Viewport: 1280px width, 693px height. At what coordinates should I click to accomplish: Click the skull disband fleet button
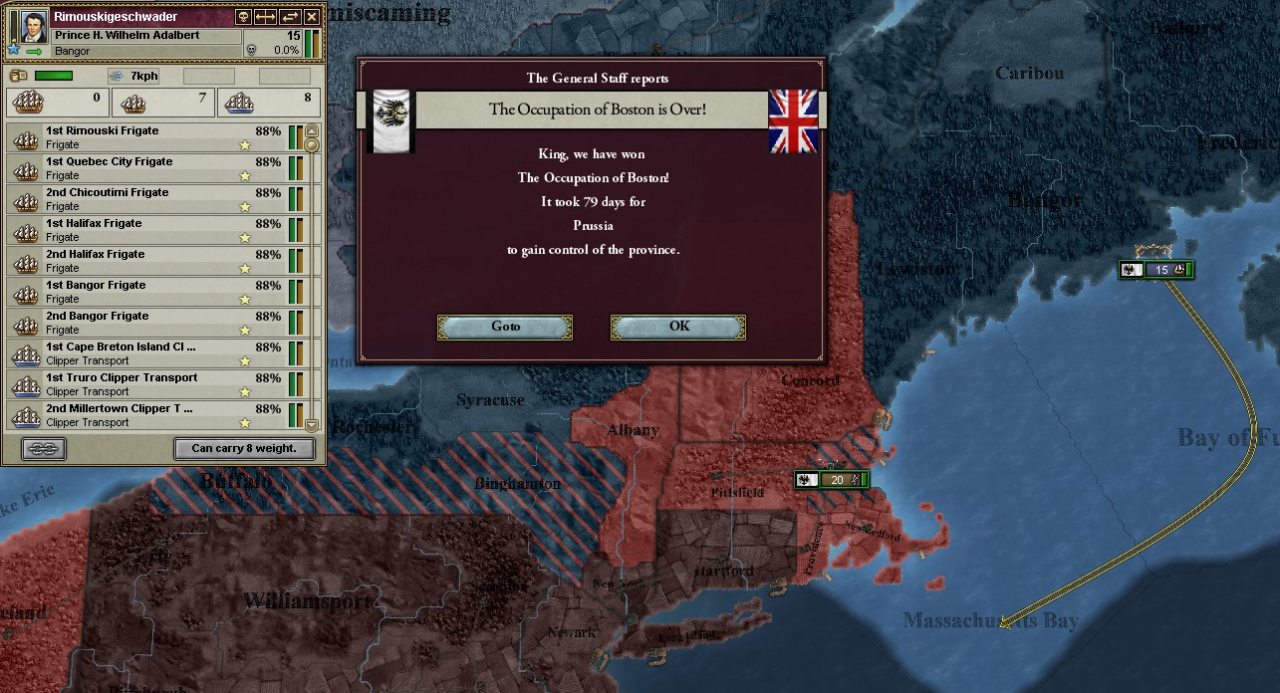click(243, 17)
